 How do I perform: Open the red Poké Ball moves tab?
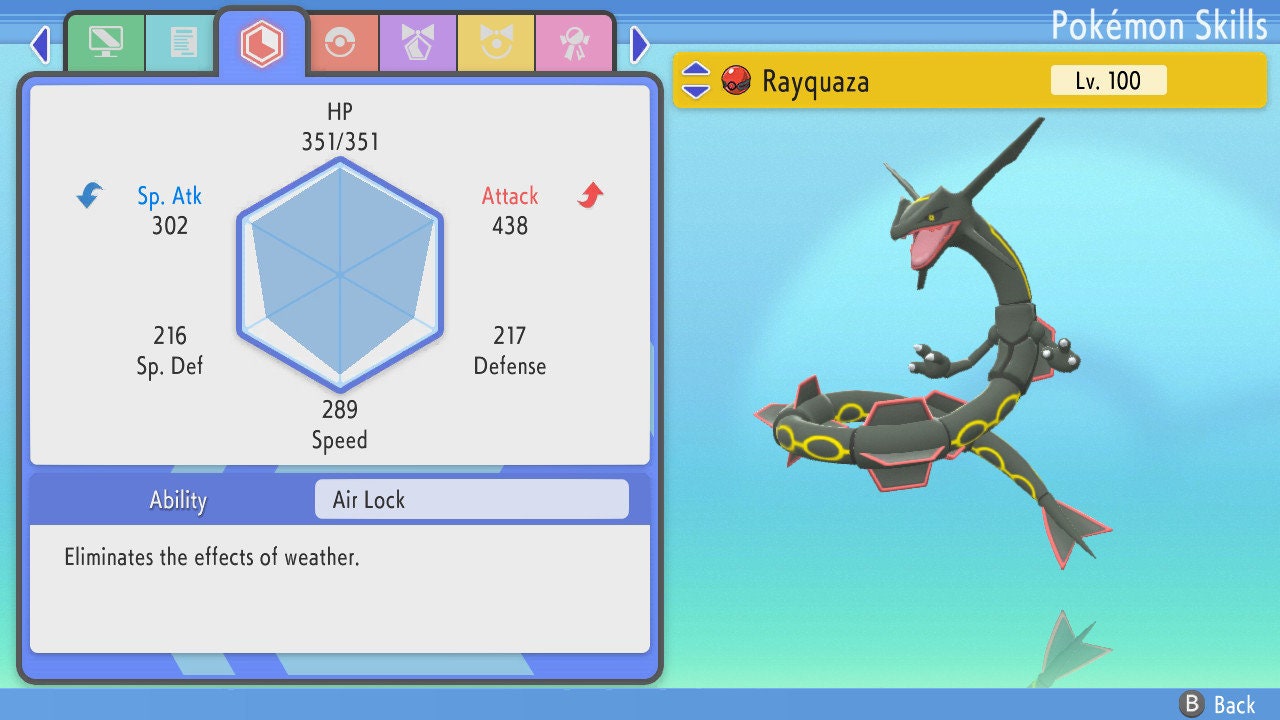tap(341, 43)
